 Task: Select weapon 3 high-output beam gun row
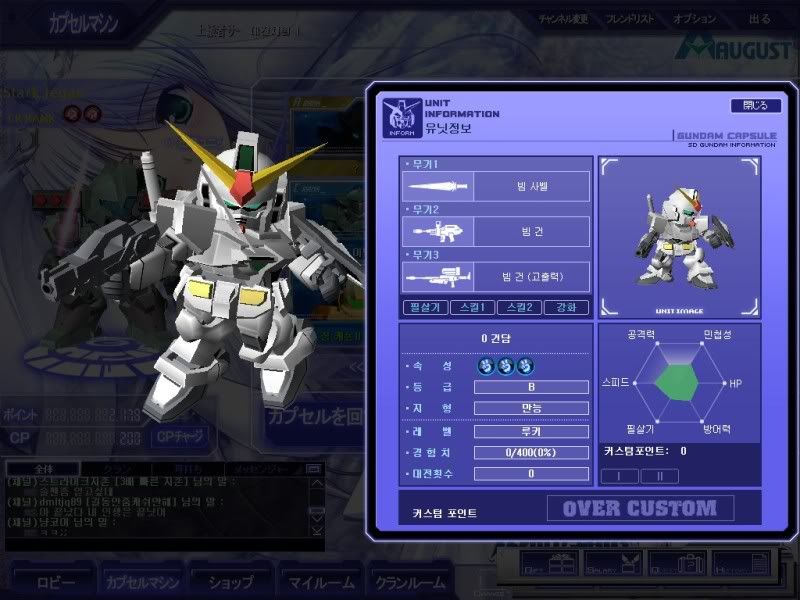tap(496, 276)
